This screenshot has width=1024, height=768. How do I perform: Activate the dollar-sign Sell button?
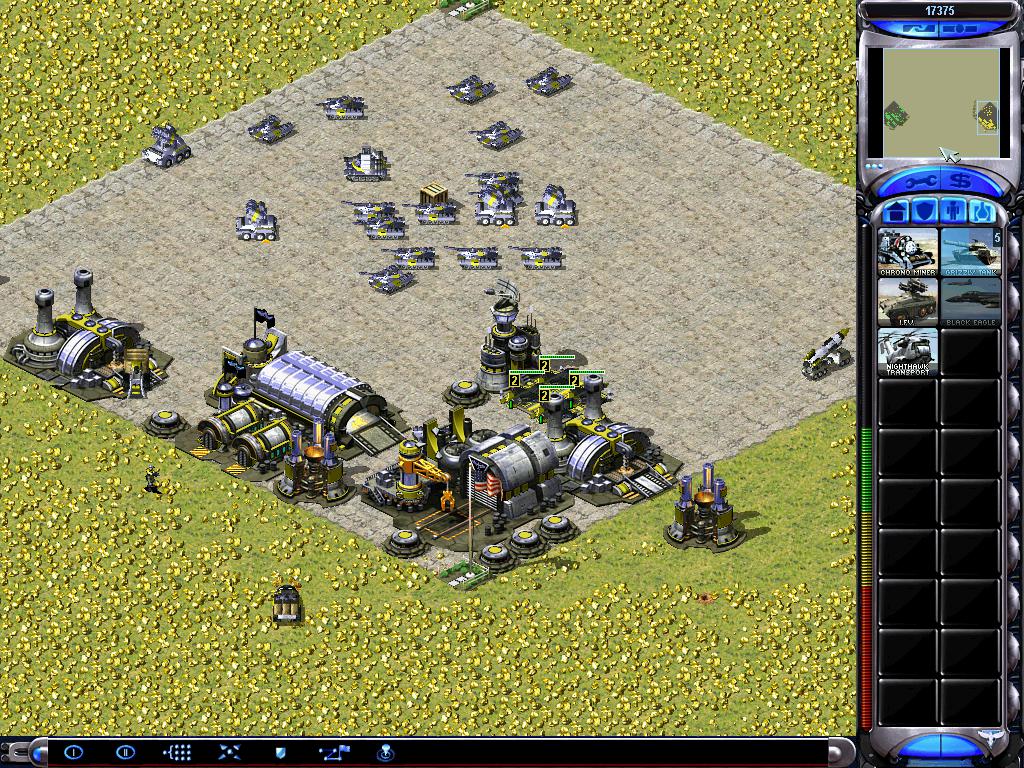click(x=961, y=181)
